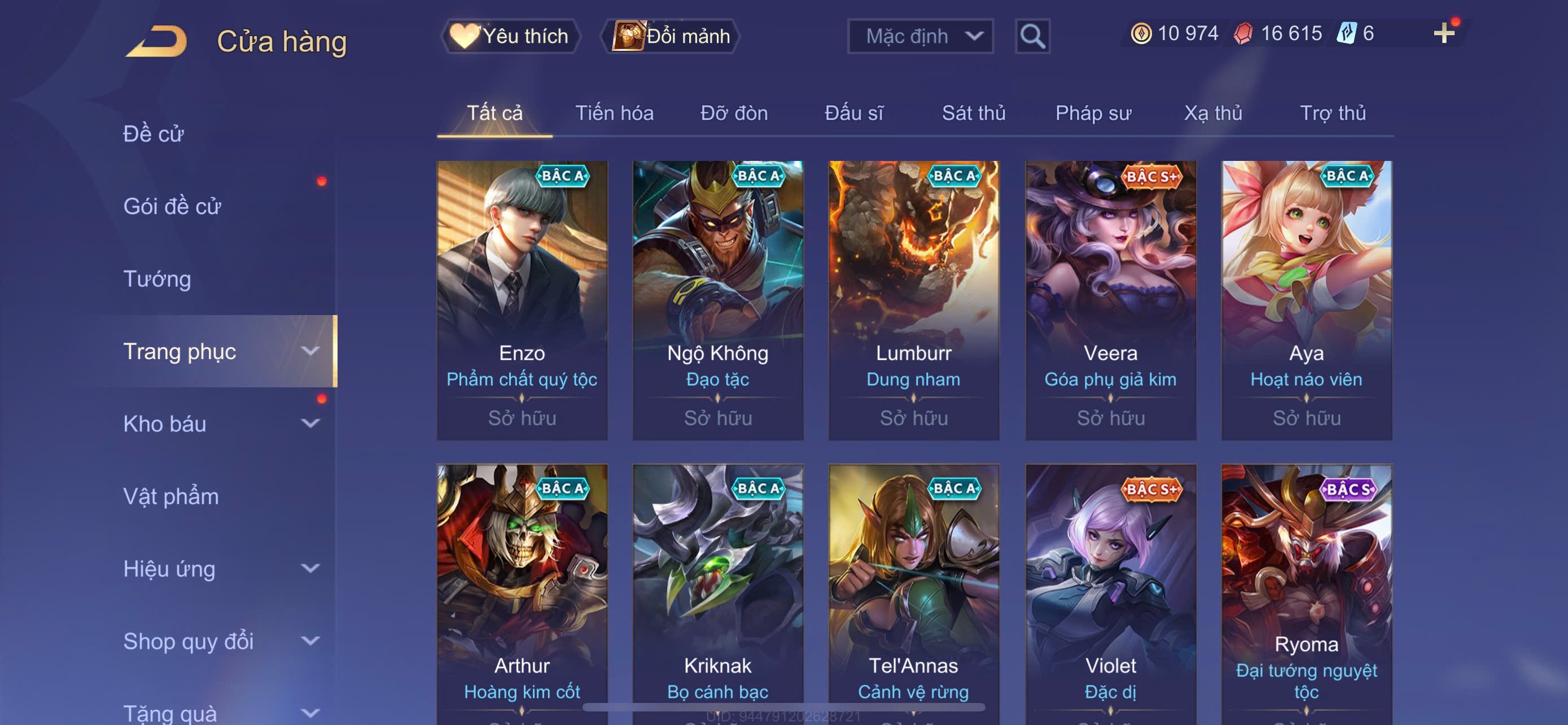1568x725 pixels.
Task: Add currency with the plus button
Action: [1443, 33]
